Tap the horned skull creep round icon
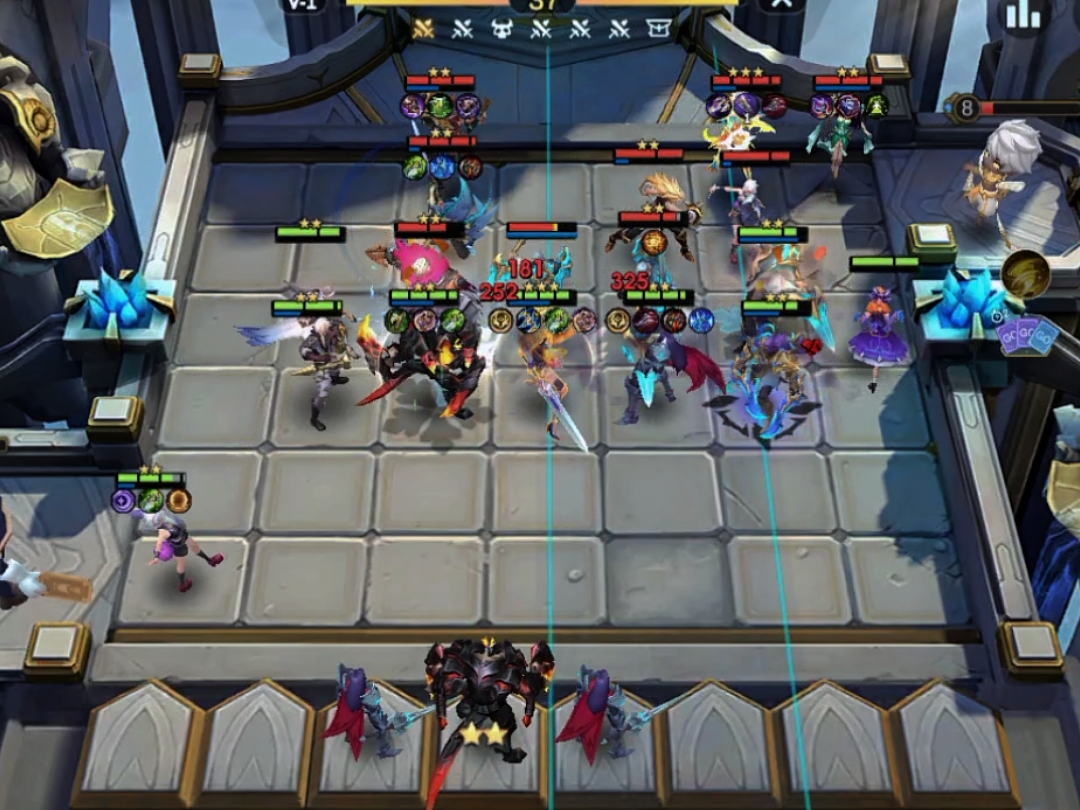This screenshot has height=810, width=1080. point(501,29)
